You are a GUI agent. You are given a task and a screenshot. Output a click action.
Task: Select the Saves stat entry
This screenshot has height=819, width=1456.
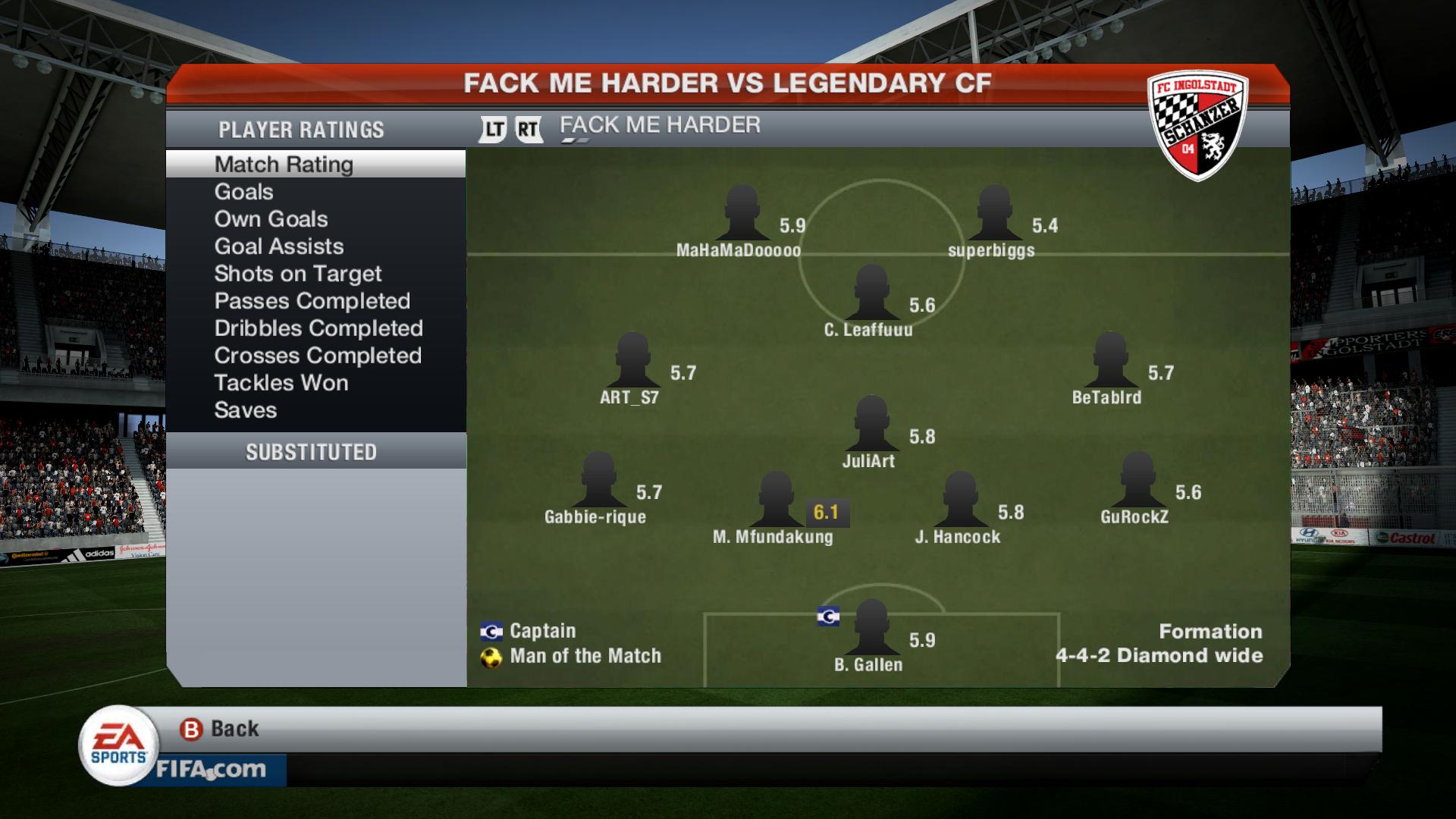coord(245,410)
